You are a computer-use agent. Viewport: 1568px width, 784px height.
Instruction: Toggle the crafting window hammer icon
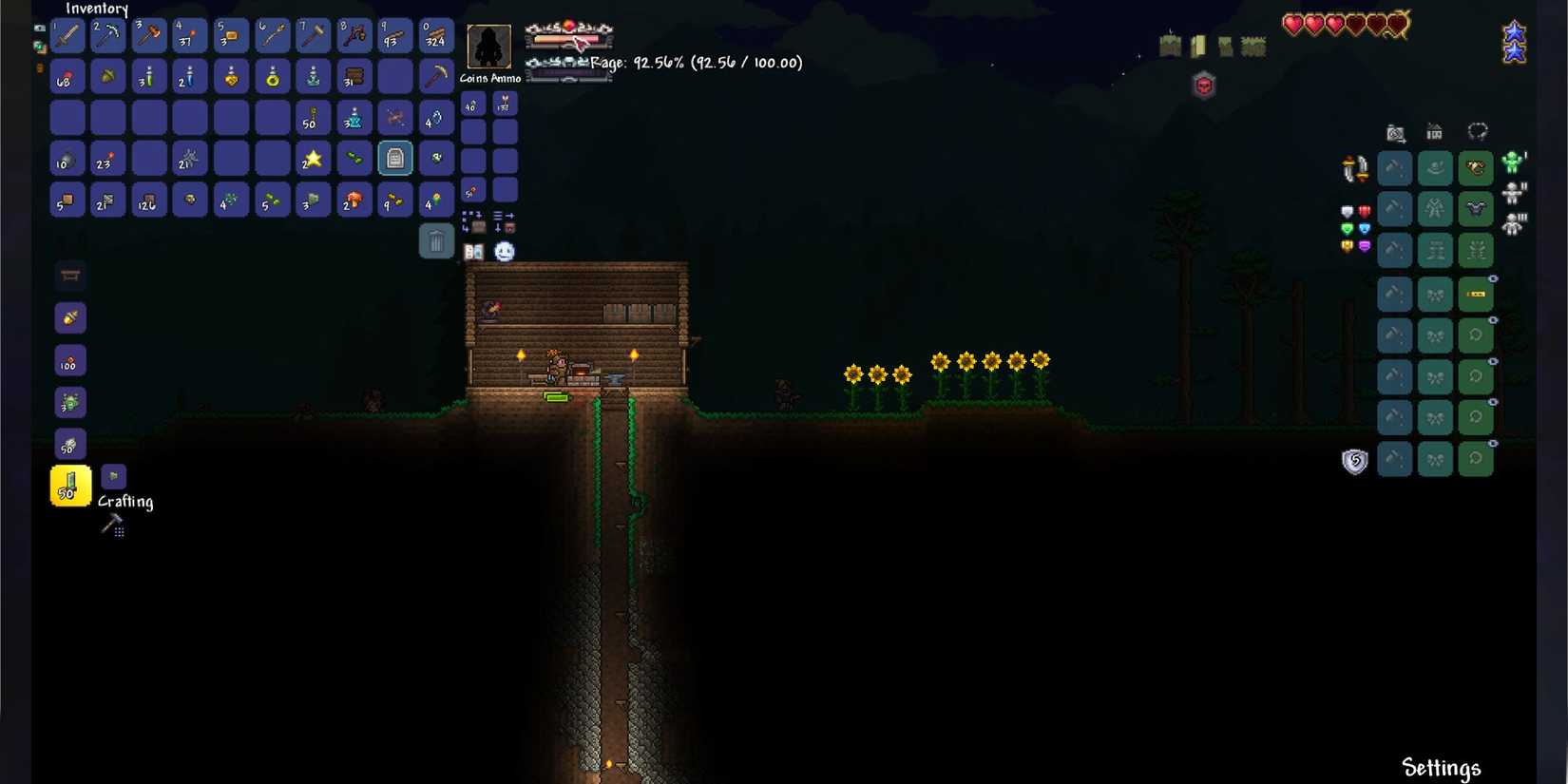[113, 525]
